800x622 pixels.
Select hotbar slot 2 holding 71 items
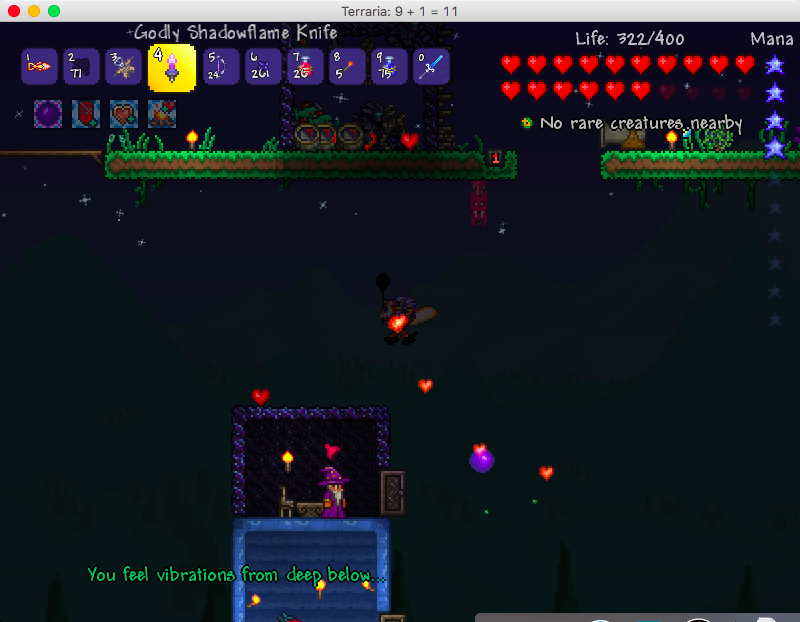tap(81, 67)
